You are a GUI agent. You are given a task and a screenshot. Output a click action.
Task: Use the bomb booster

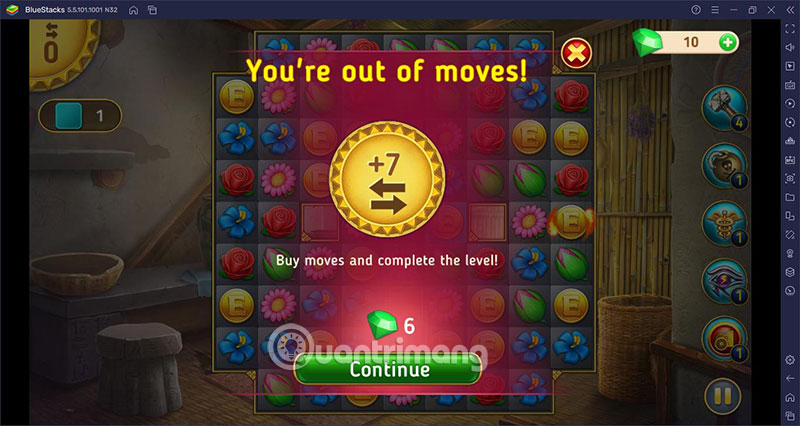(720, 163)
